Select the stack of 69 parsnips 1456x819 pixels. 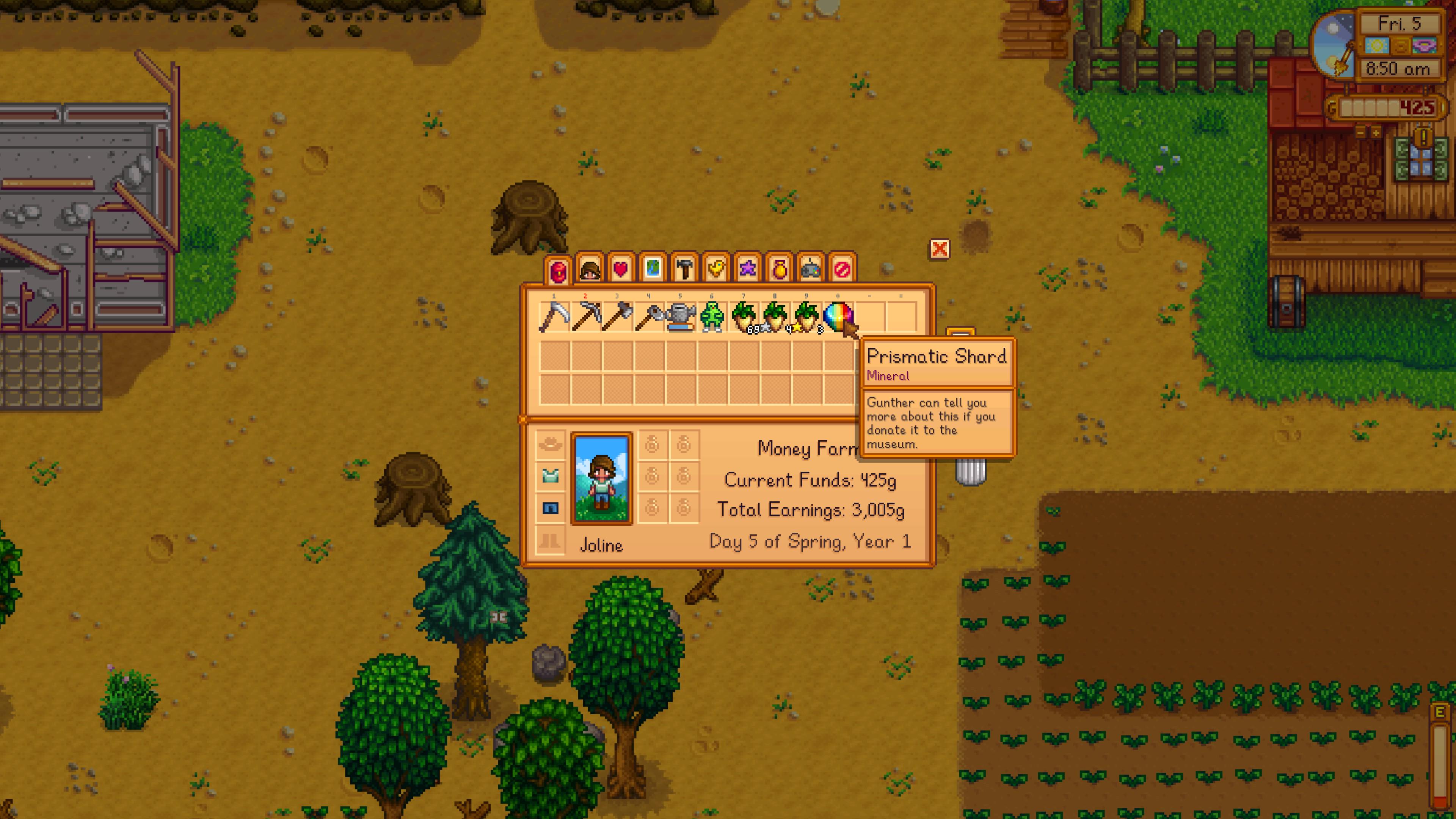click(744, 317)
